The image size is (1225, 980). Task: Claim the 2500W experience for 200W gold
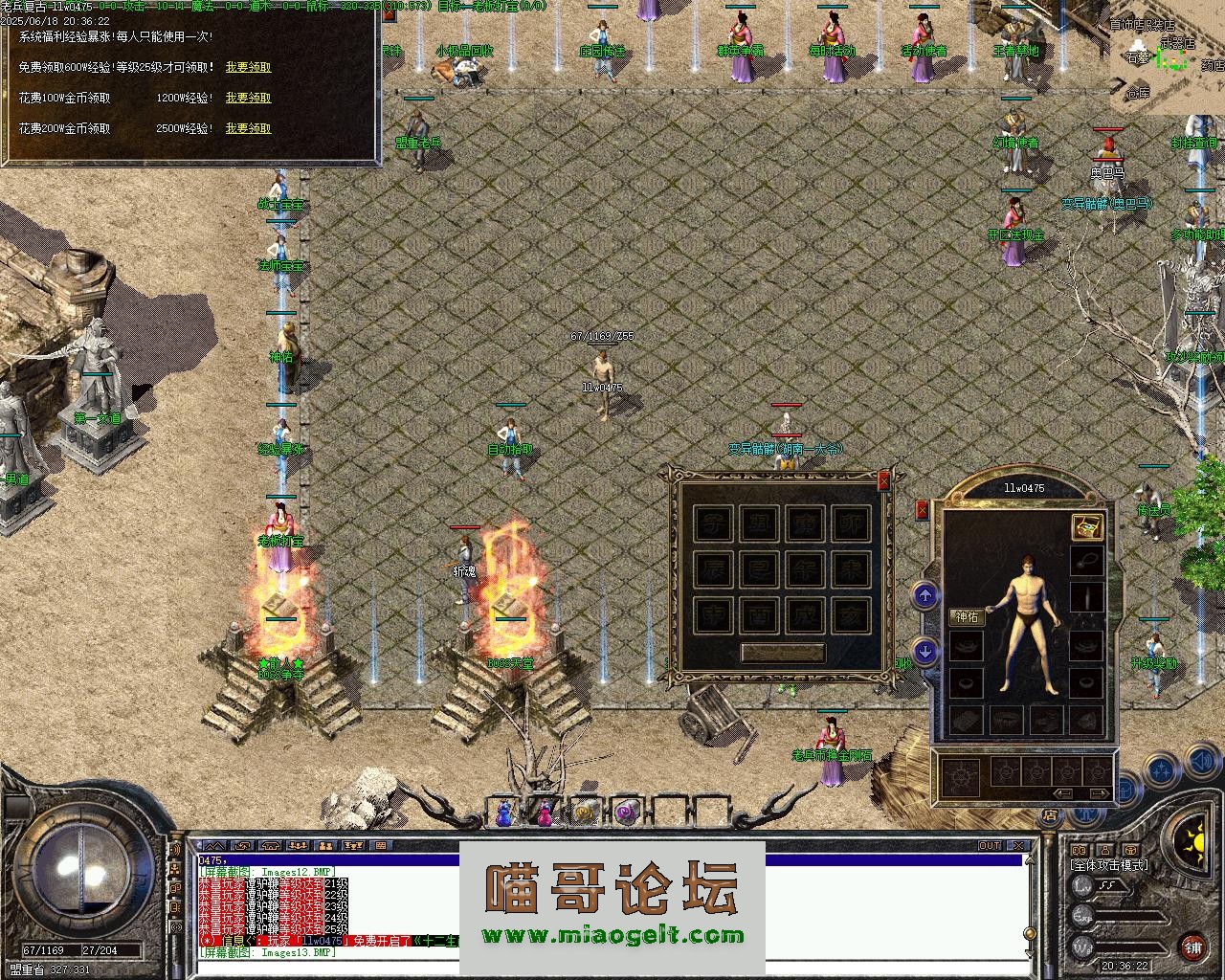click(248, 128)
